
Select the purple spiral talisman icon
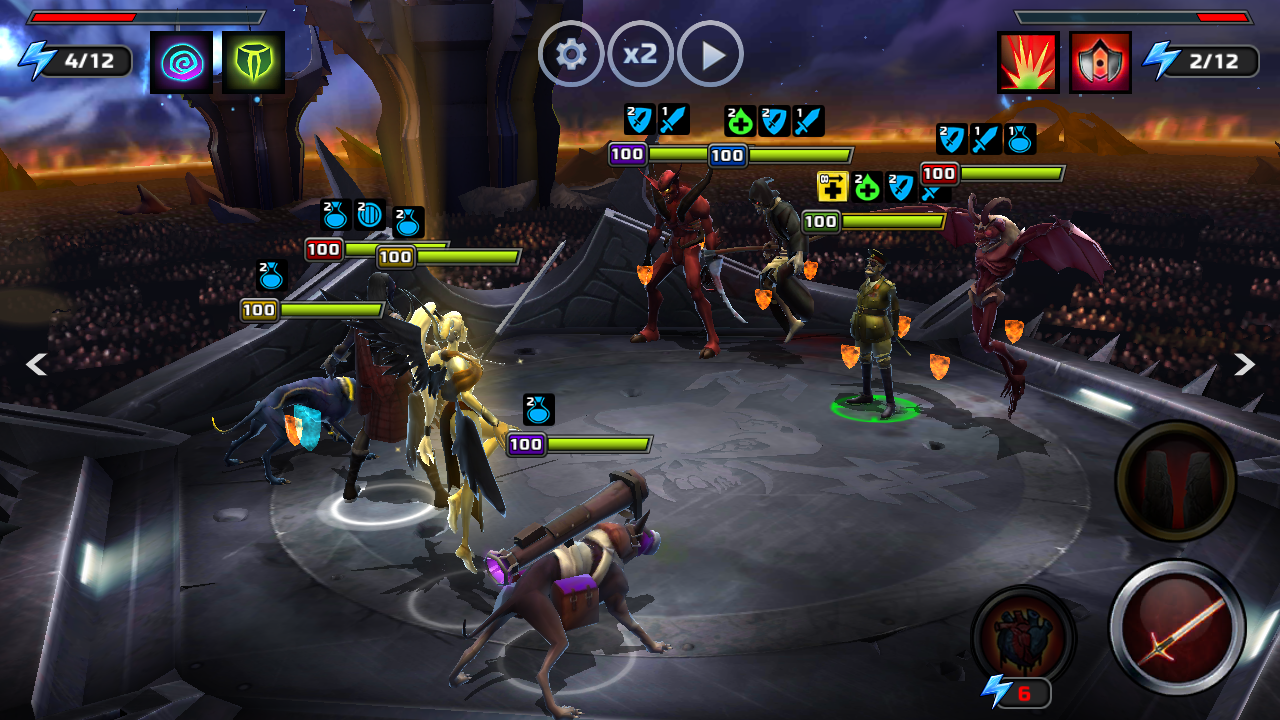(181, 62)
